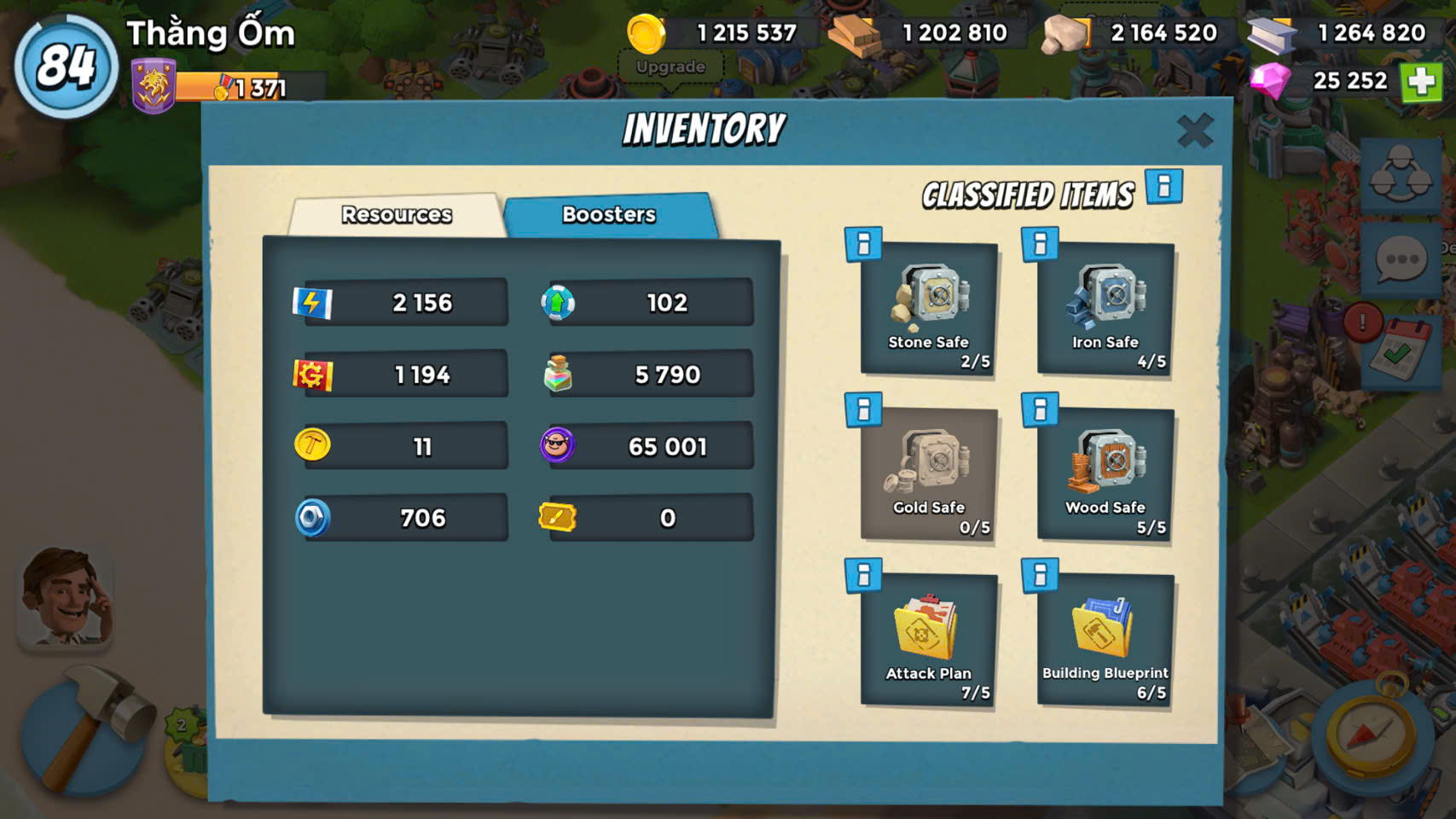Open the chat speech bubble
Image resolution: width=1456 pixels, height=819 pixels.
1401,259
